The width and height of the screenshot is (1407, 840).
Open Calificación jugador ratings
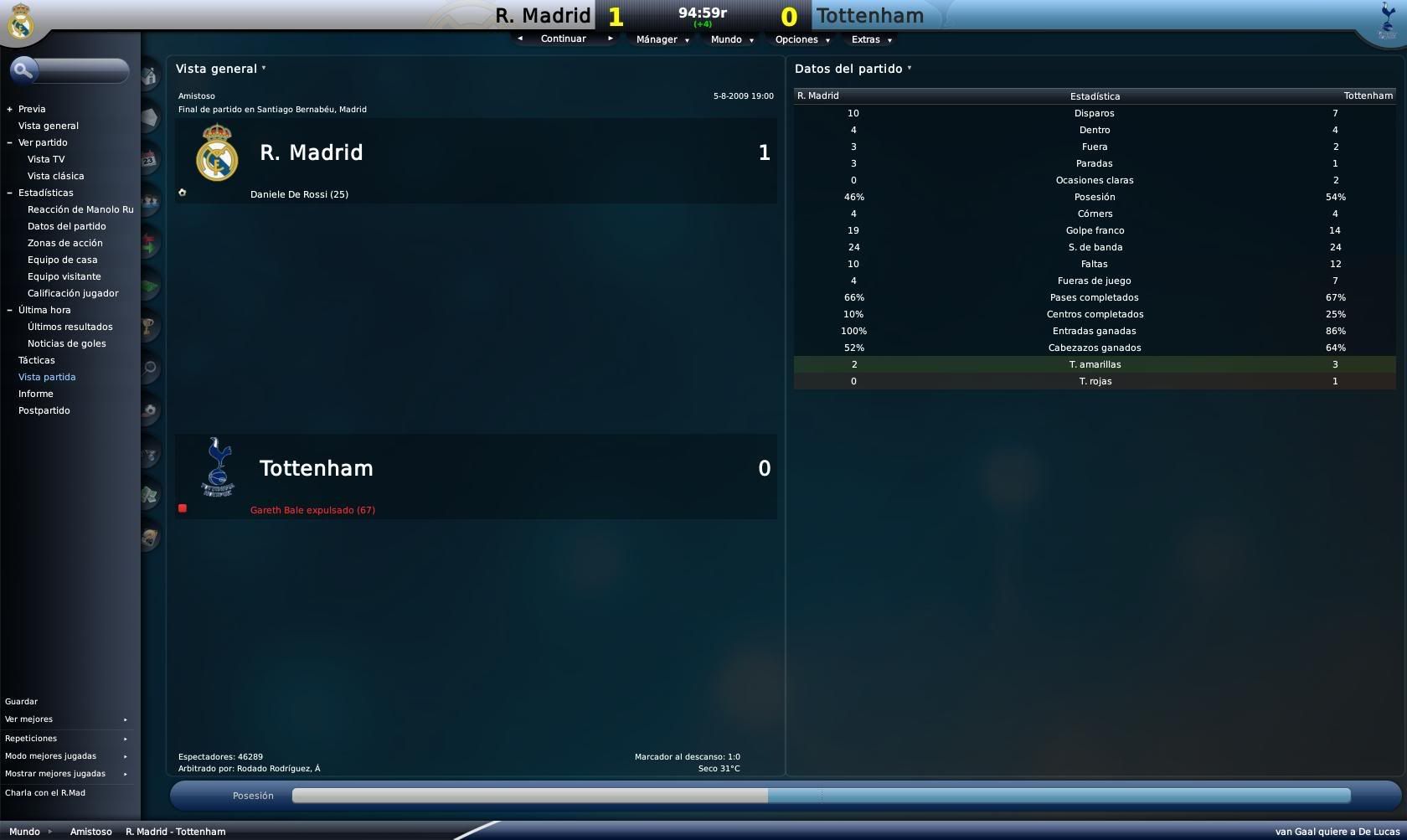pos(73,293)
